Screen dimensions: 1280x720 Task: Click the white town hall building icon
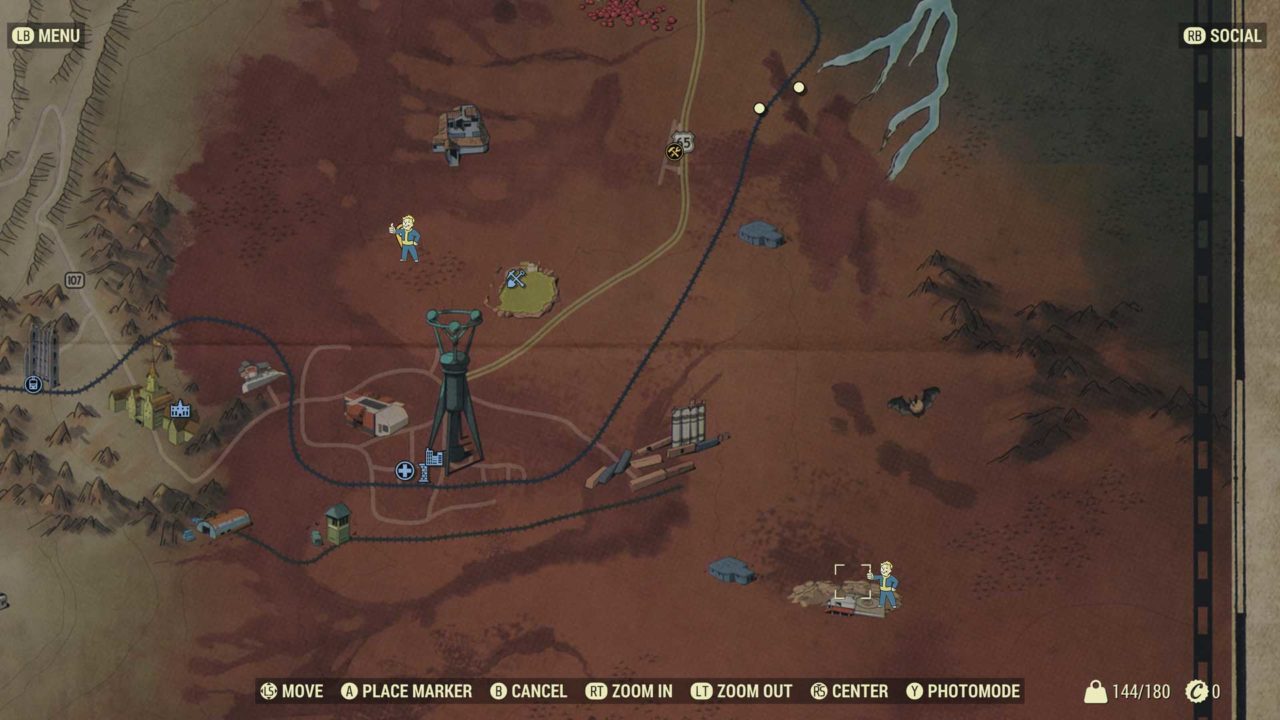178,409
